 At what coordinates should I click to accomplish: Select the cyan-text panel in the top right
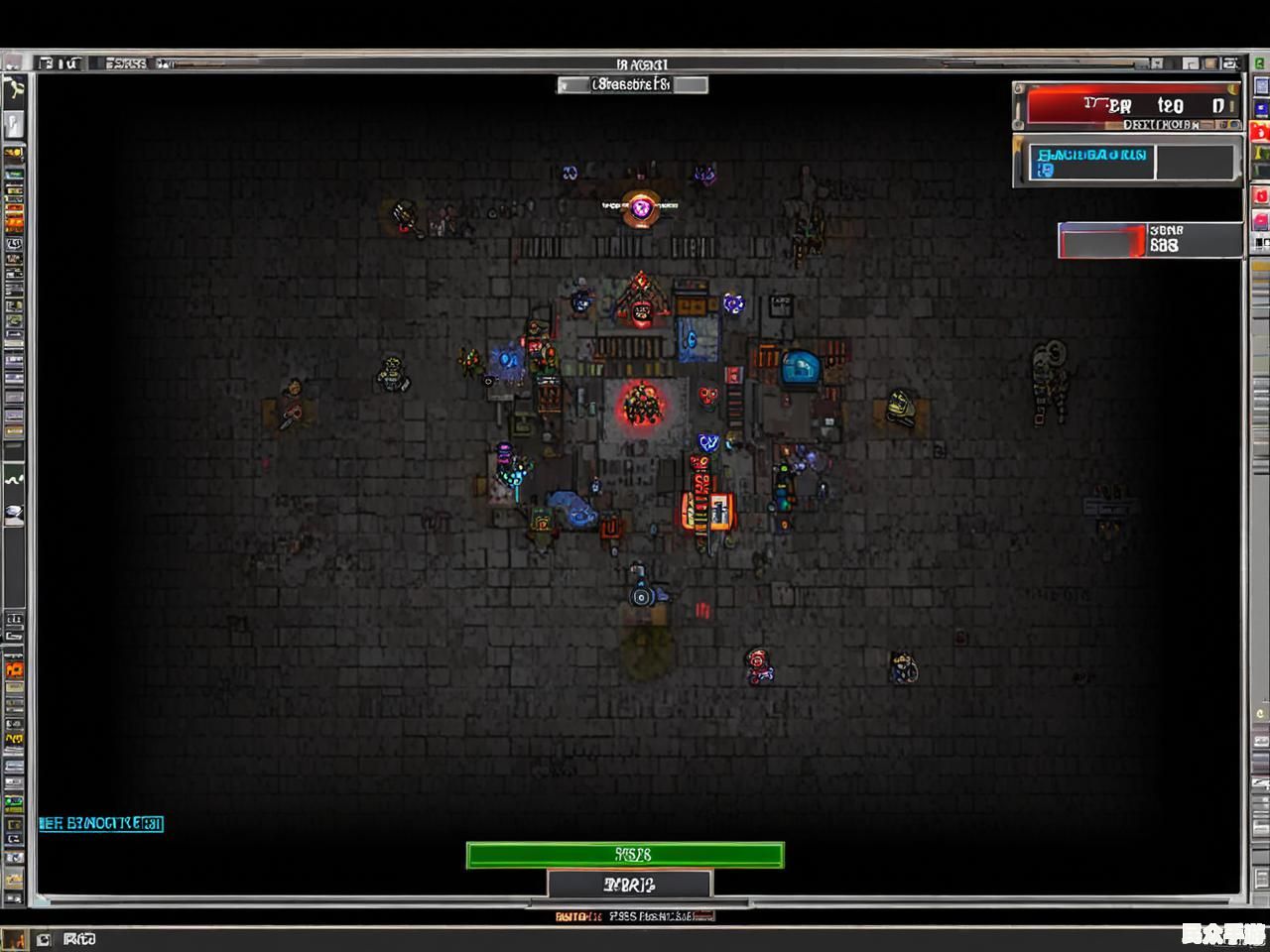pyautogui.click(x=1091, y=162)
